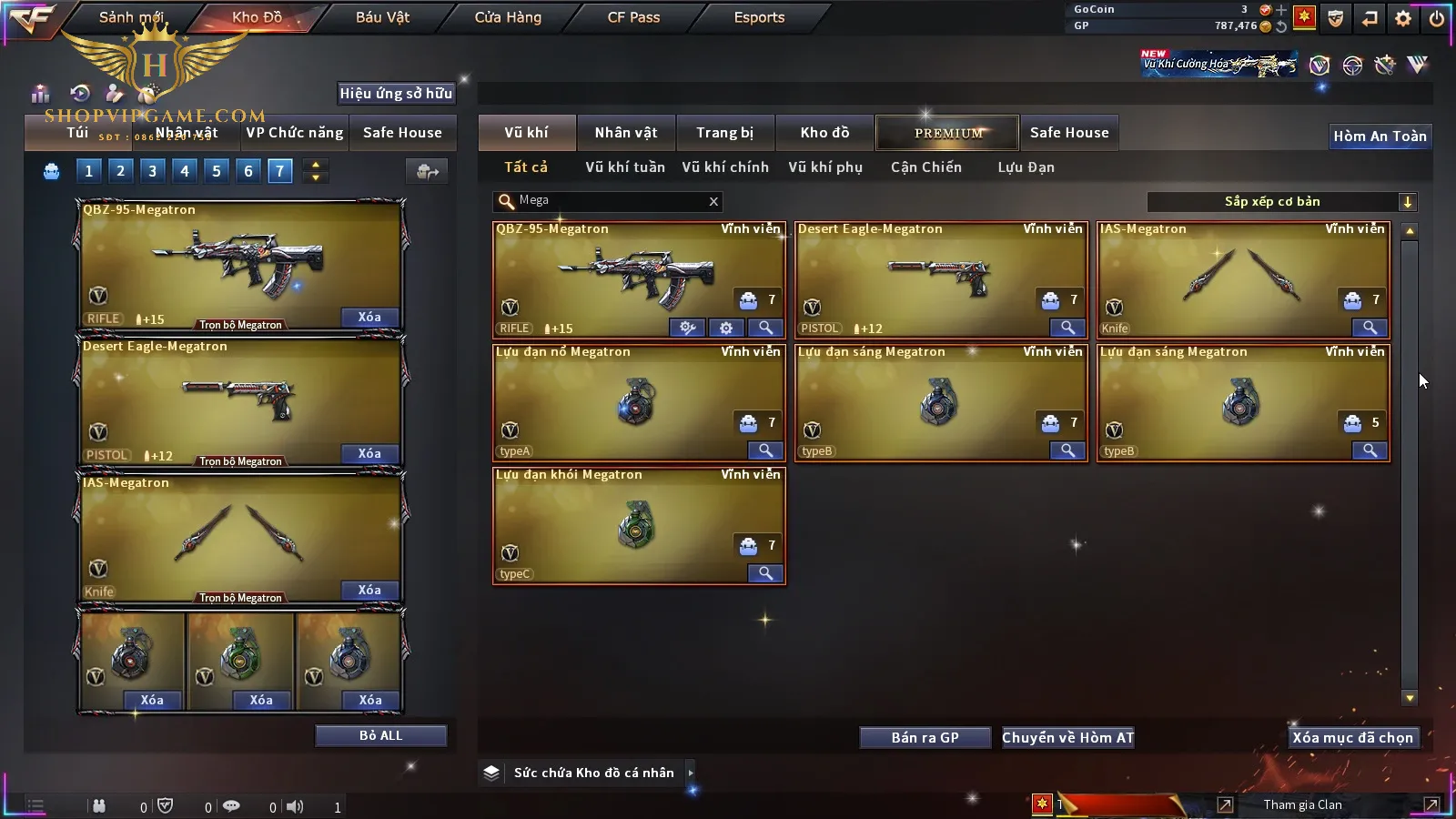This screenshot has width=1456, height=819.
Task: Remove the equipped QBZ-95-Megatron with Xóa
Action: point(369,318)
